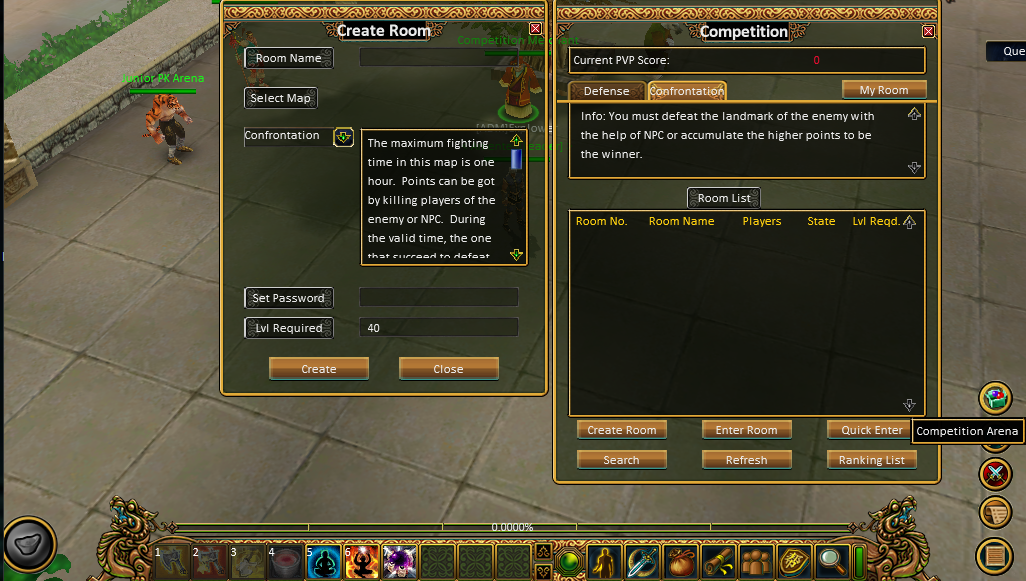Image resolution: width=1026 pixels, height=581 pixels.
Task: Focus the Room Name input field
Action: [x=438, y=58]
